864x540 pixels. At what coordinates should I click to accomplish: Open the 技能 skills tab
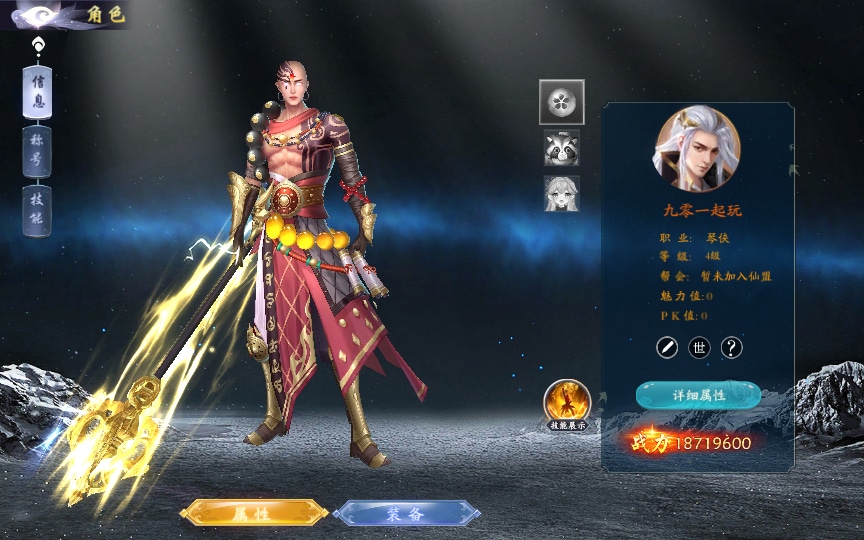pyautogui.click(x=37, y=210)
